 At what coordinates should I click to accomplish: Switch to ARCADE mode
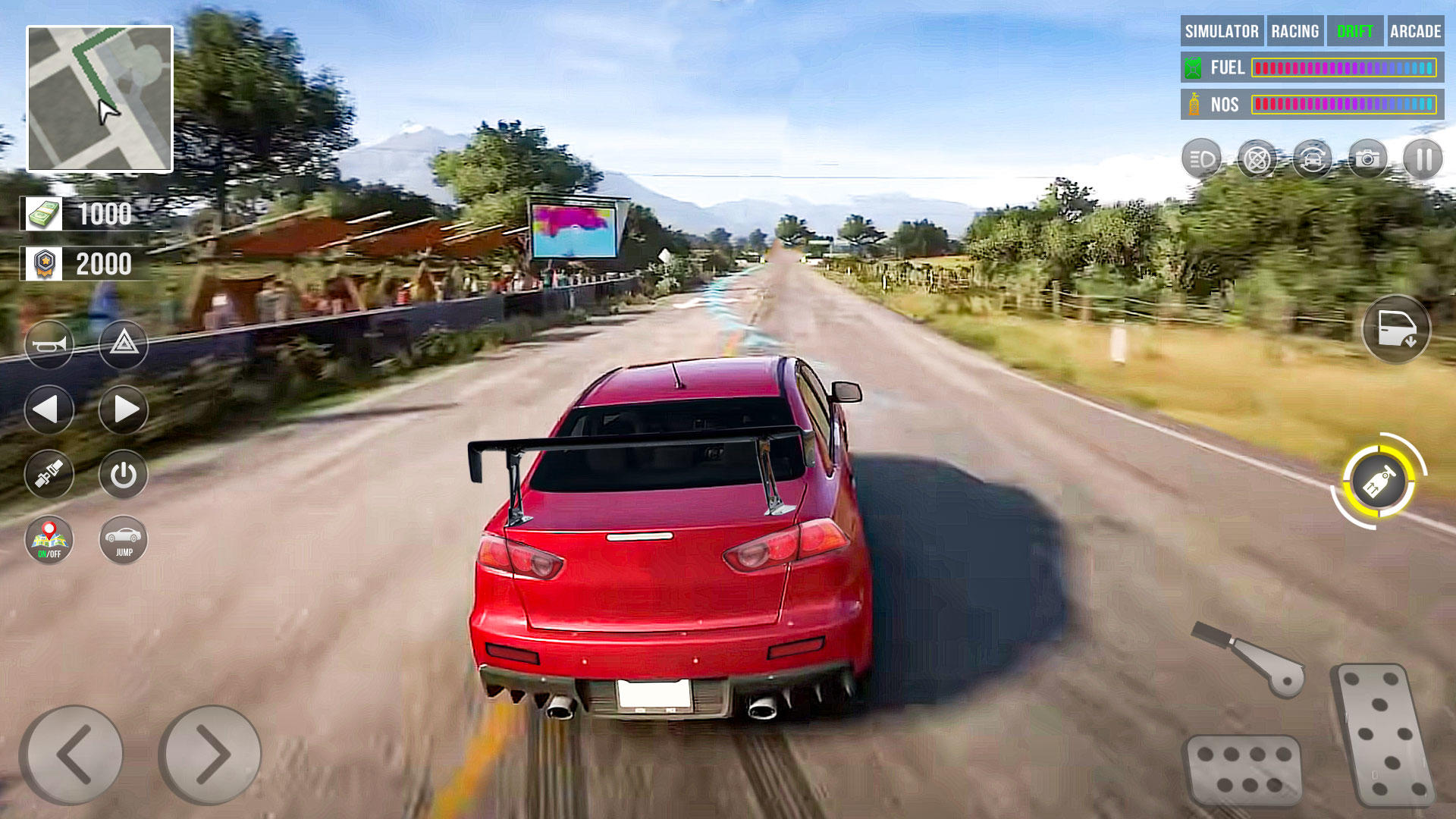click(1415, 32)
